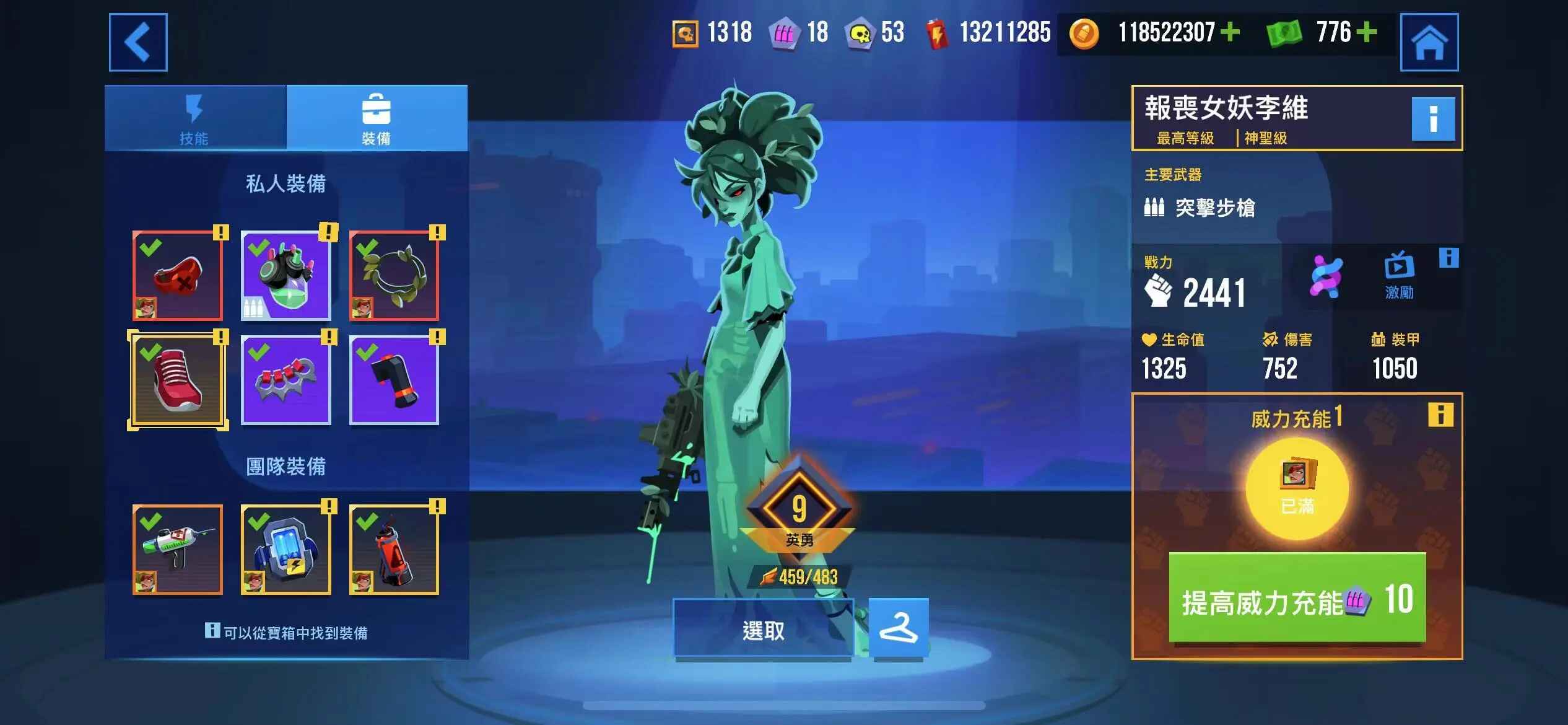Tap the 選取 button
1568x725 pixels.
(x=763, y=629)
